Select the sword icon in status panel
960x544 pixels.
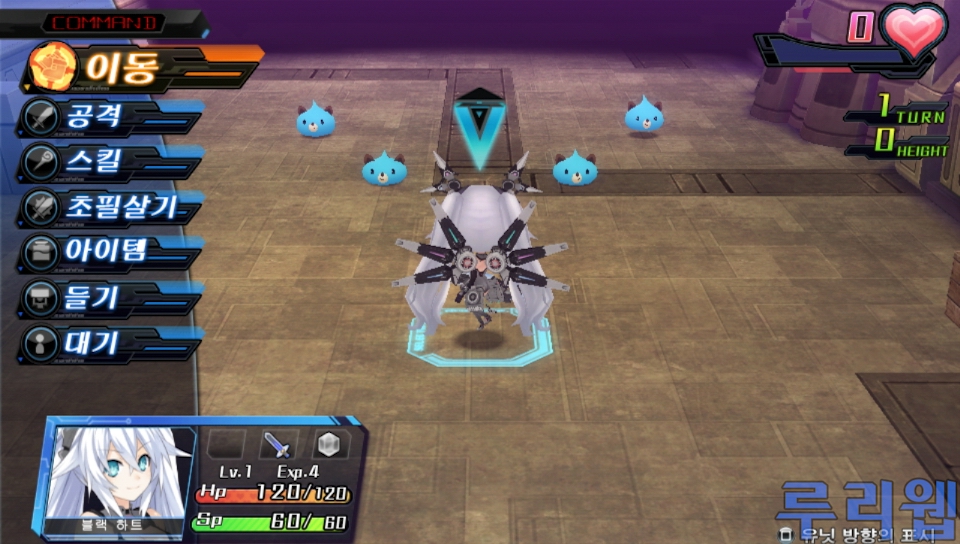(x=279, y=446)
